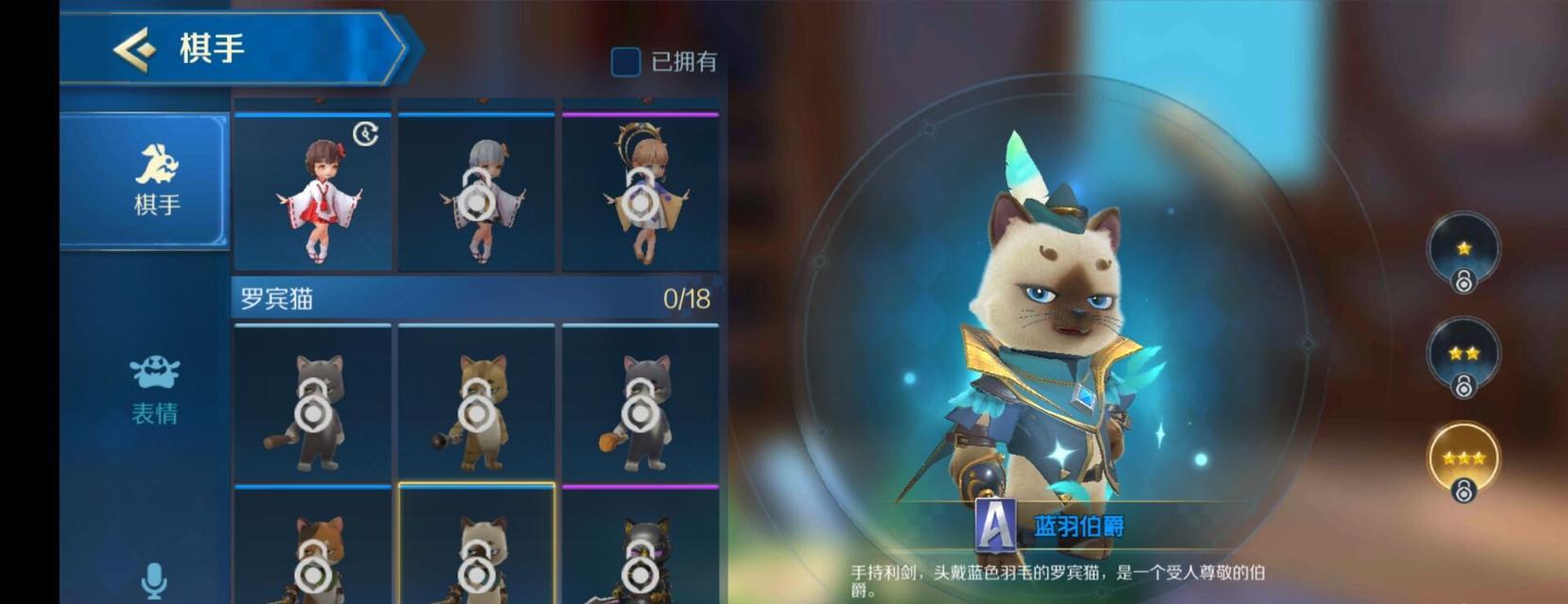
Task: Select the locked grey-haired maiden skin
Action: 476,193
